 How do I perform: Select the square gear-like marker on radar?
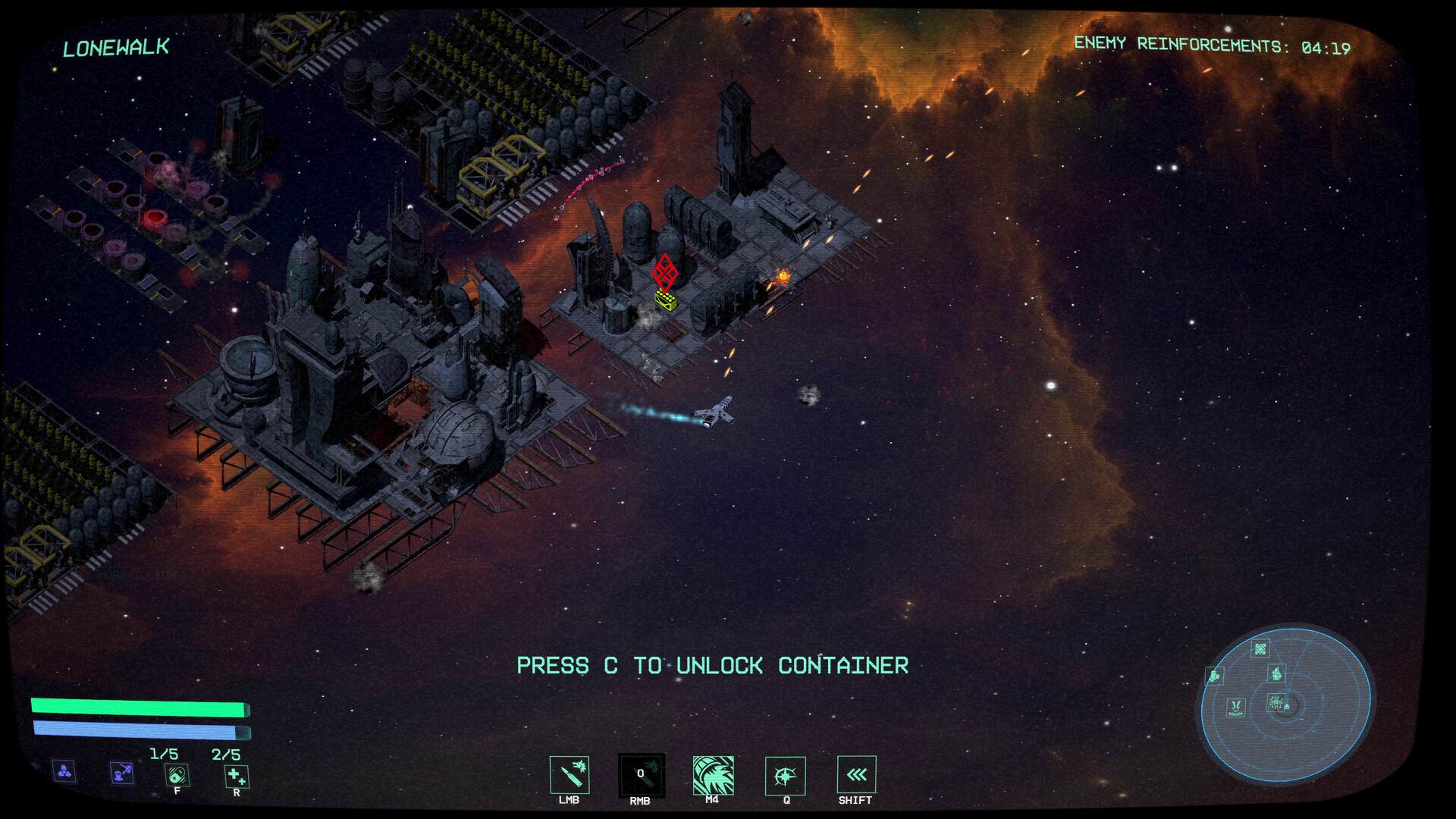click(x=1260, y=649)
